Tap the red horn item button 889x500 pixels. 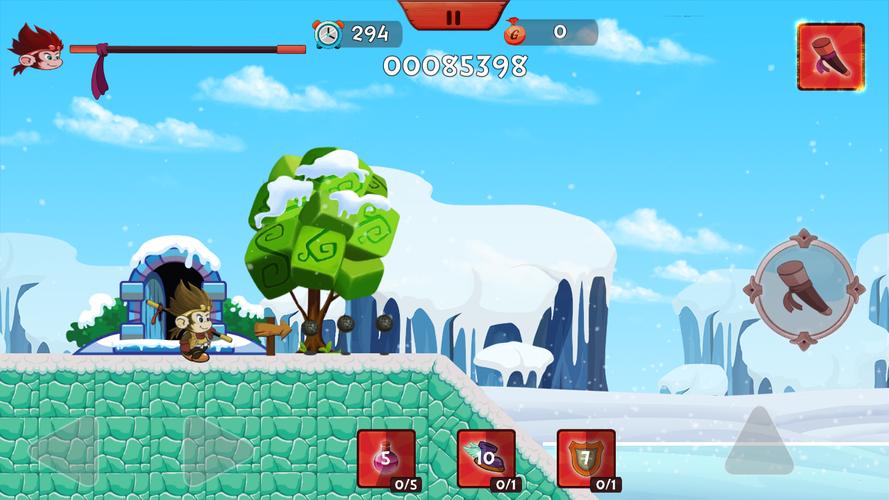point(830,57)
